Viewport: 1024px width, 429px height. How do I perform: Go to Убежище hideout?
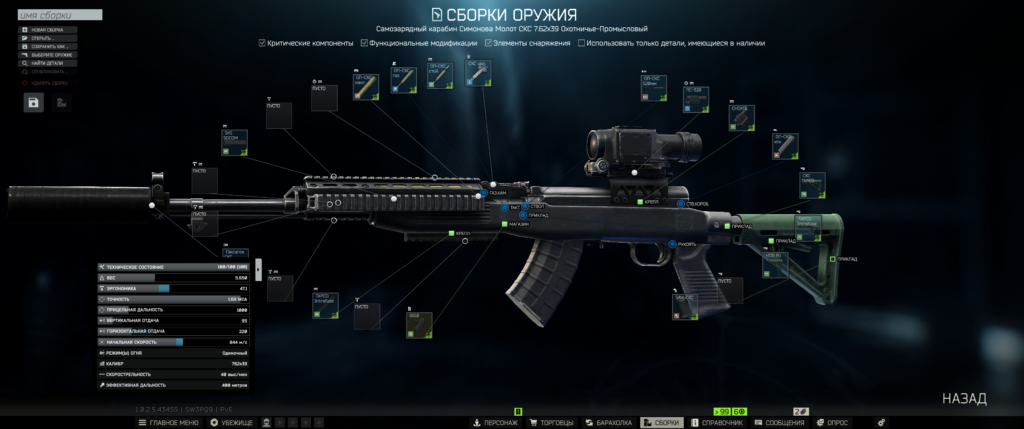point(232,423)
